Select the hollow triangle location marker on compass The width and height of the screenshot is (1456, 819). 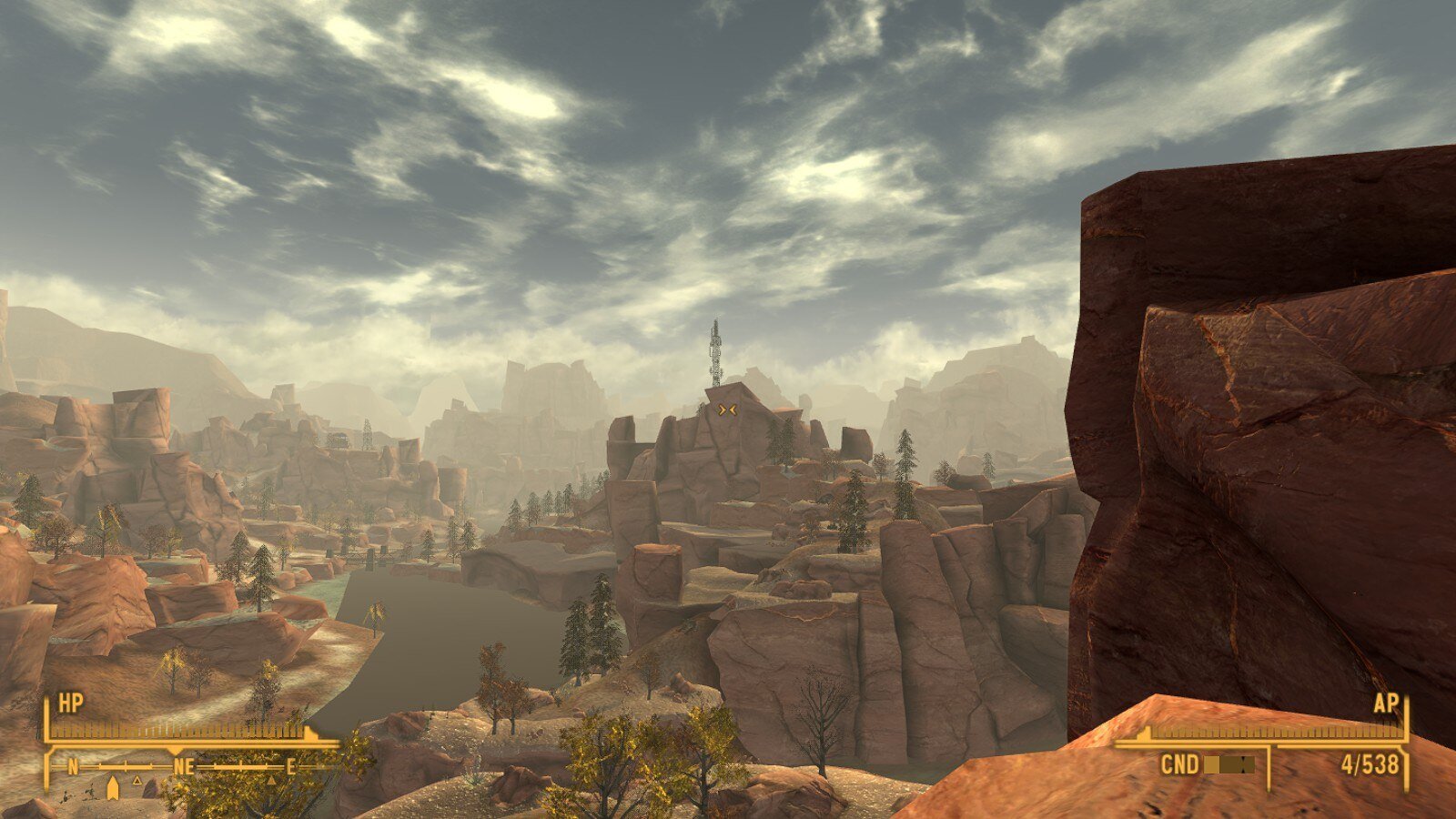[137, 781]
